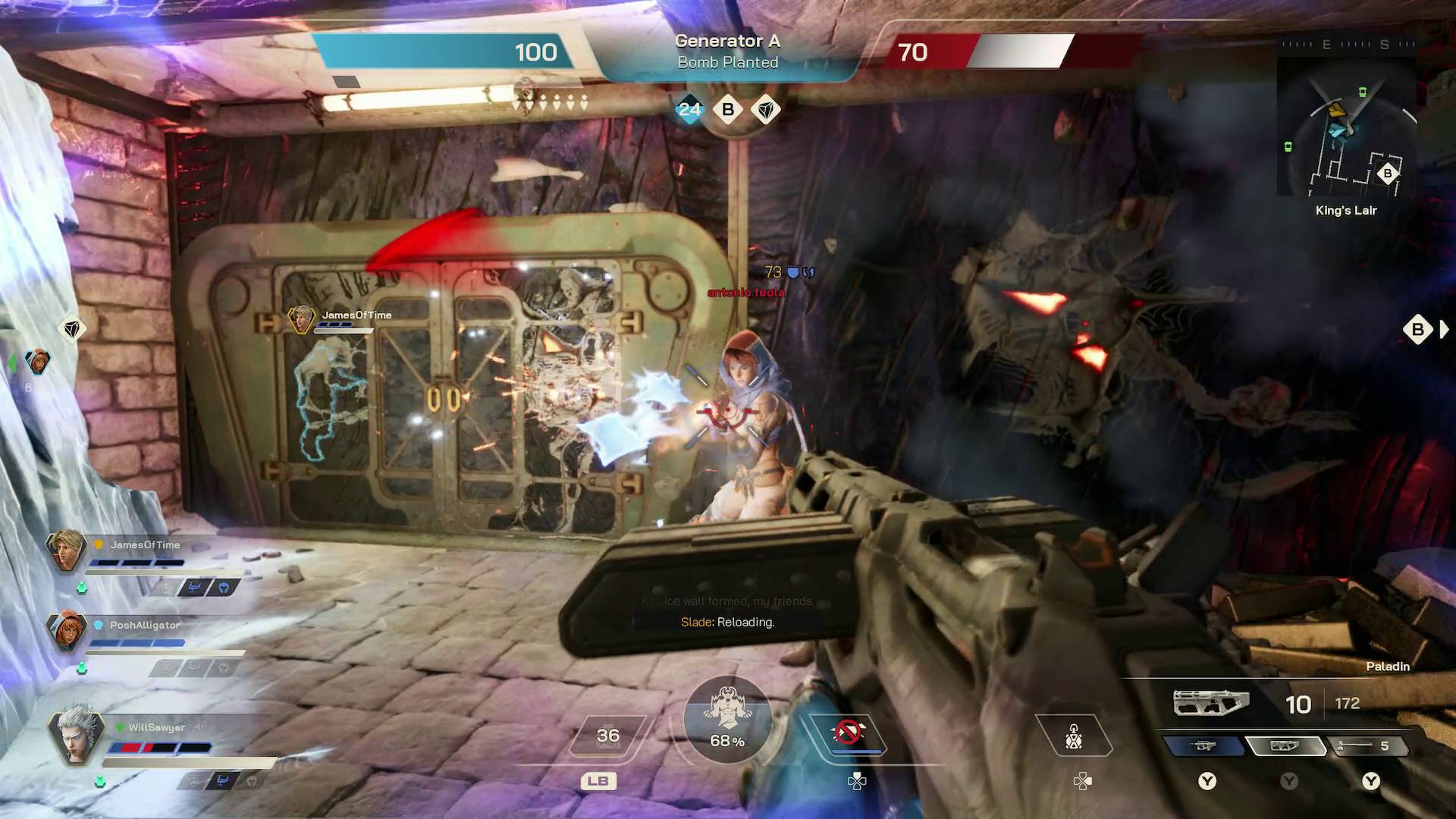Open the left-side teammate marker arrow

(x=11, y=362)
